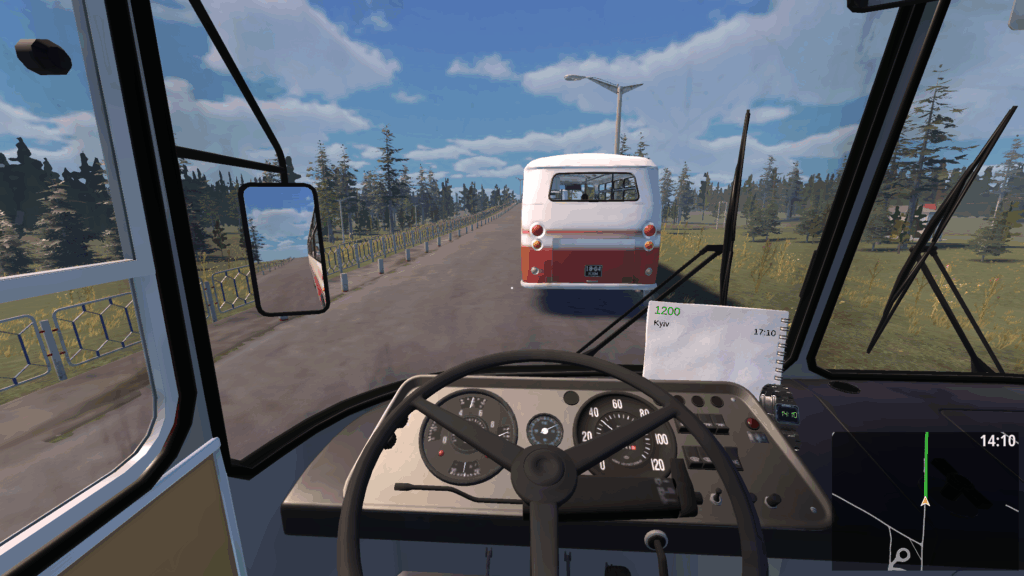
Task: Click the route minimap
Action: coord(925,500)
